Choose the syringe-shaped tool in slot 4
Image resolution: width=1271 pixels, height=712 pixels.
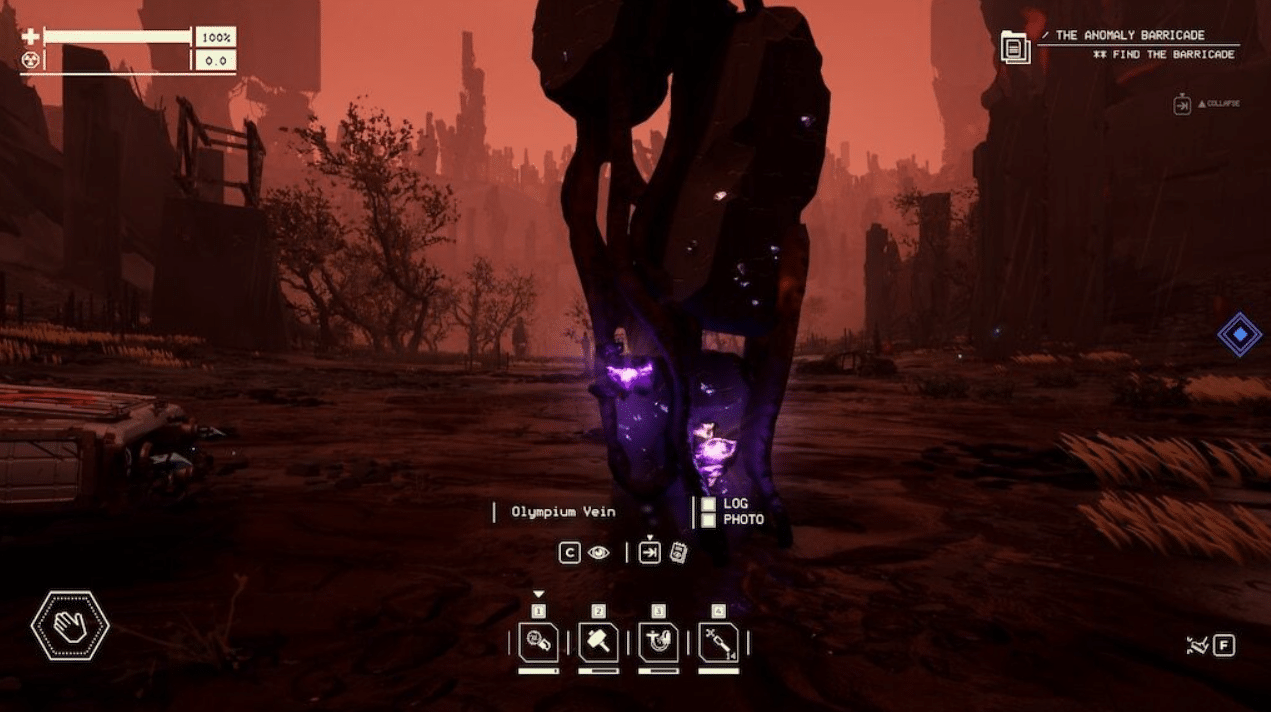(718, 643)
